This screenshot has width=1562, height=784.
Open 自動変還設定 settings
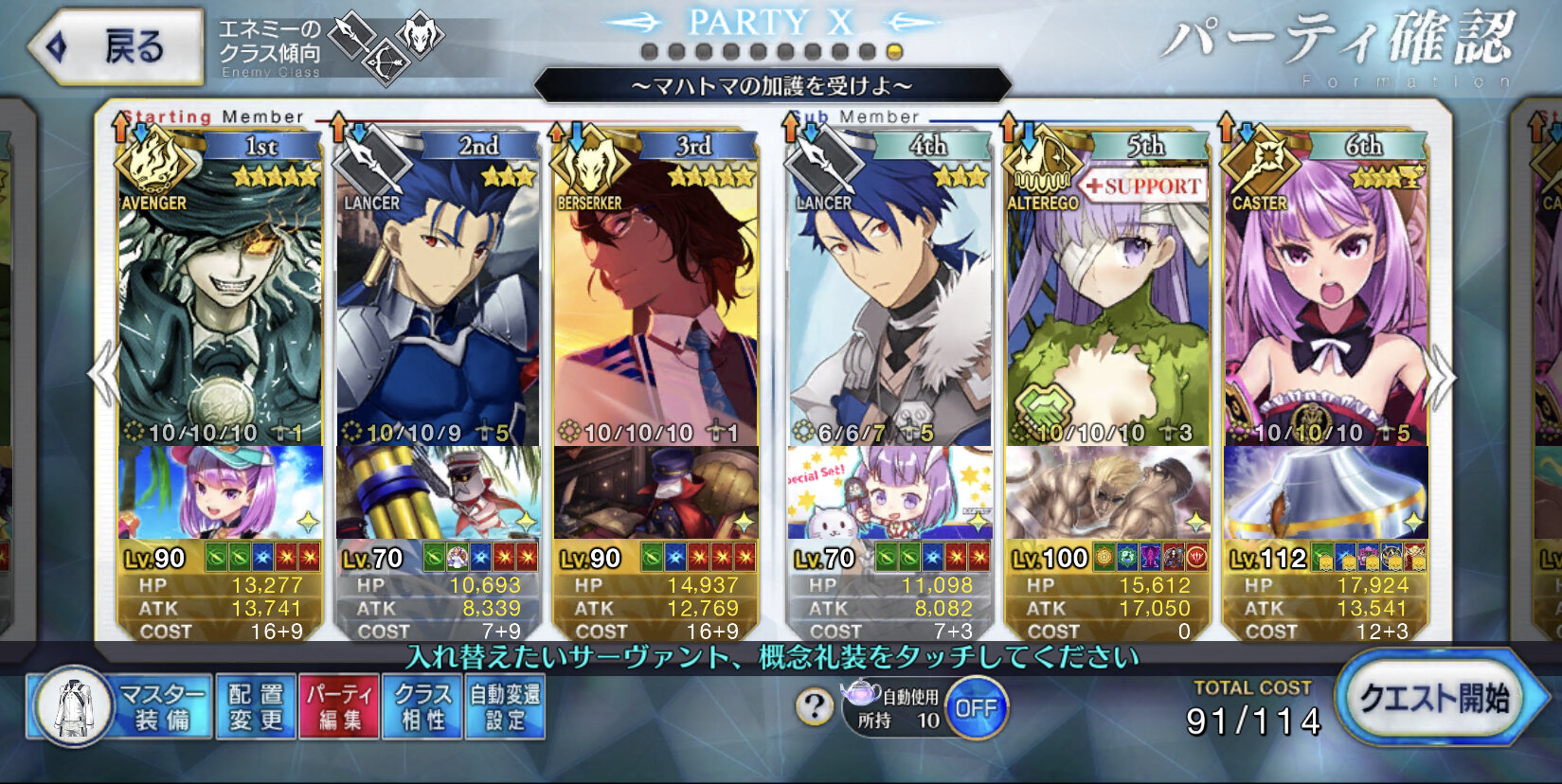click(x=505, y=706)
